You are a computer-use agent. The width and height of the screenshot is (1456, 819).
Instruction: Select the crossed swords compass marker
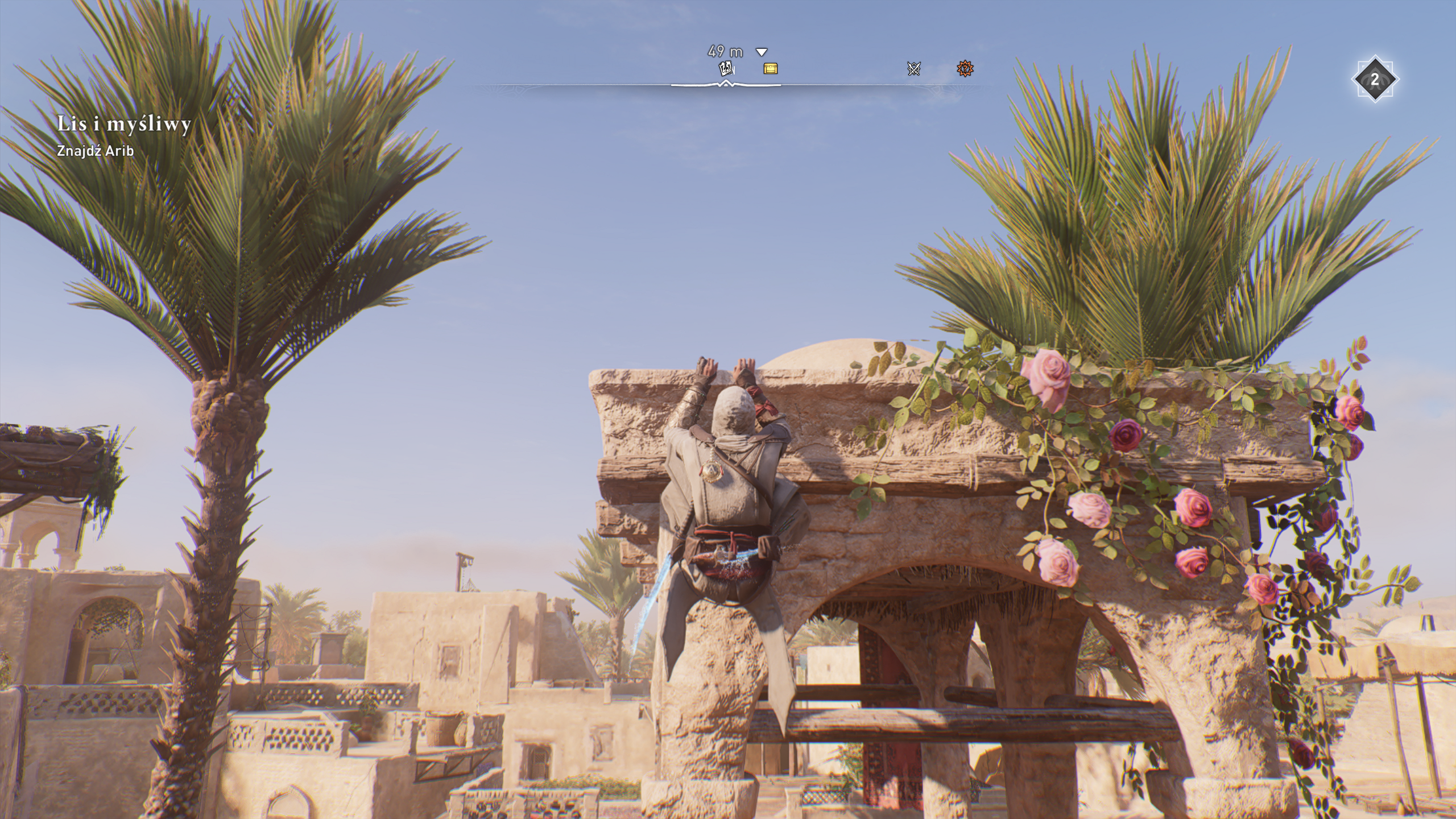(913, 69)
